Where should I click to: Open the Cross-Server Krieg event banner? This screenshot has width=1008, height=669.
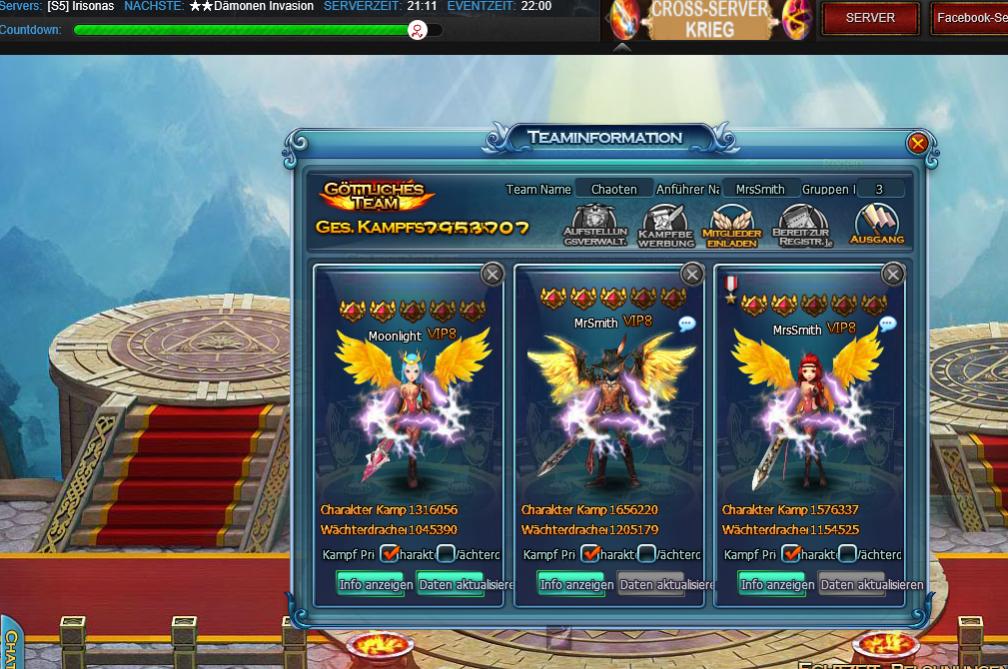pyautogui.click(x=710, y=20)
